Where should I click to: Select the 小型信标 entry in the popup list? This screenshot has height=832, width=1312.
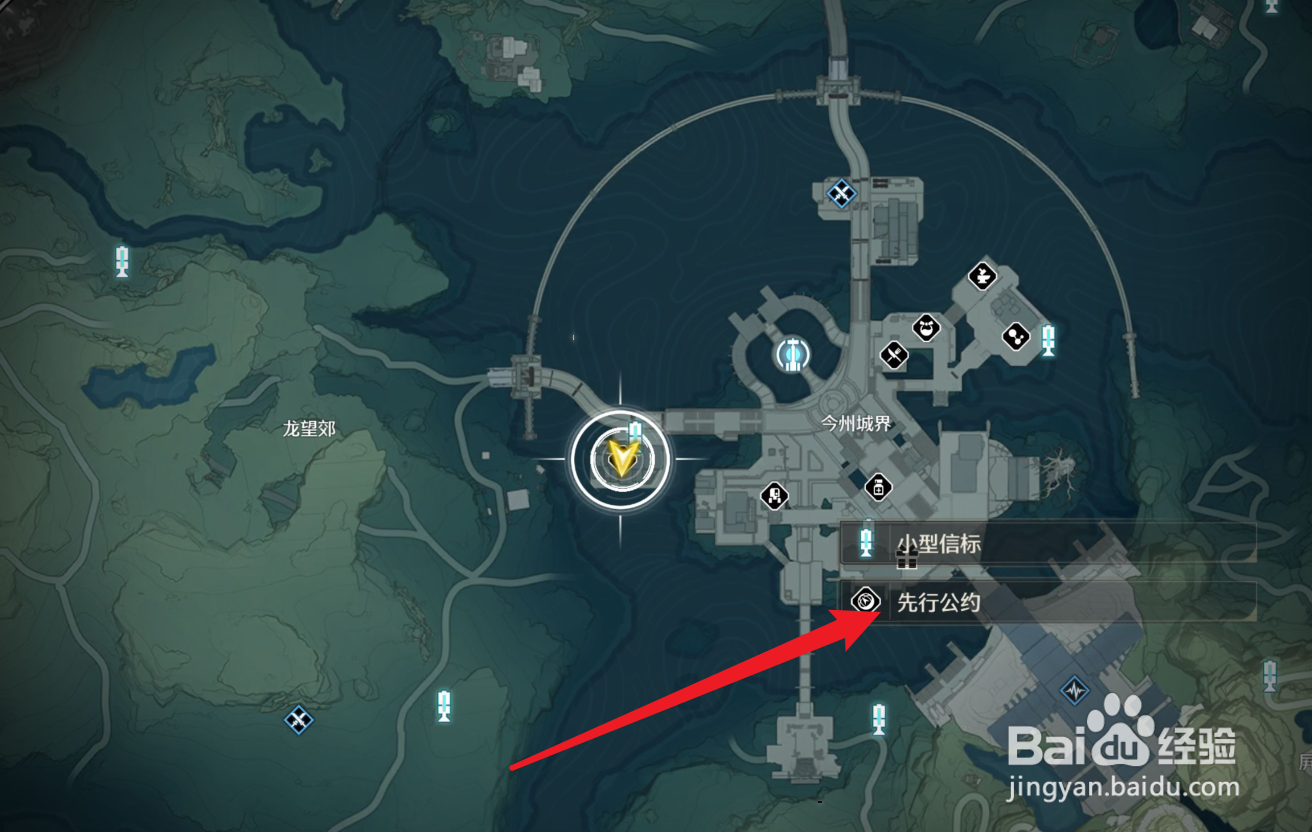click(1045, 544)
